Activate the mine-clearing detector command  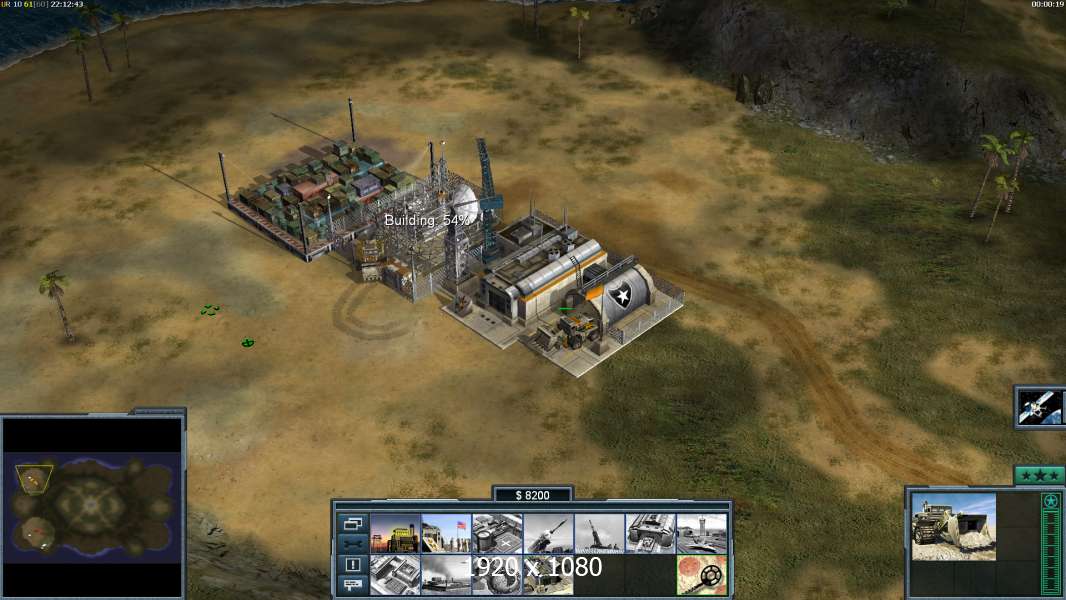[701, 575]
